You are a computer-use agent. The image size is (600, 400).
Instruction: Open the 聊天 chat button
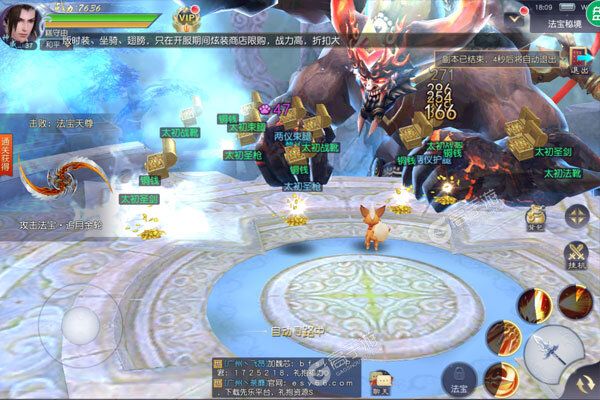point(380,378)
